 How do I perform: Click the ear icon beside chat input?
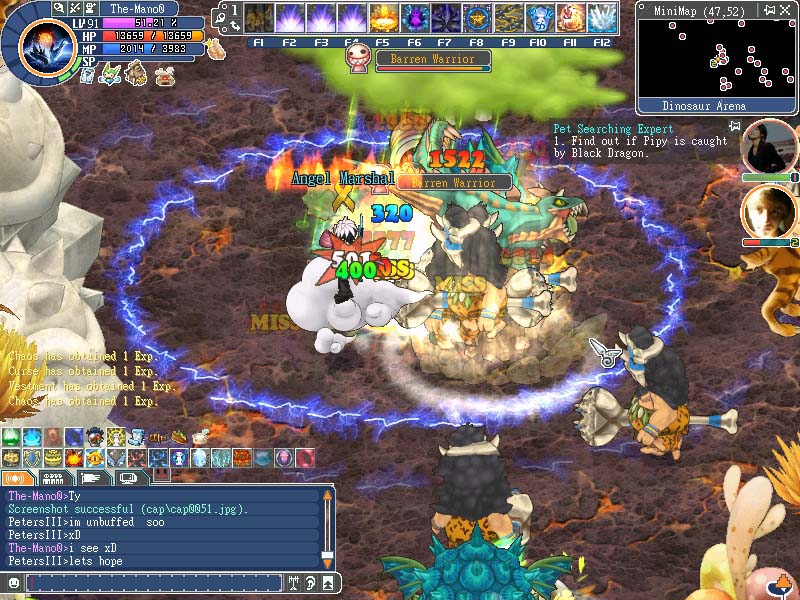coord(310,582)
